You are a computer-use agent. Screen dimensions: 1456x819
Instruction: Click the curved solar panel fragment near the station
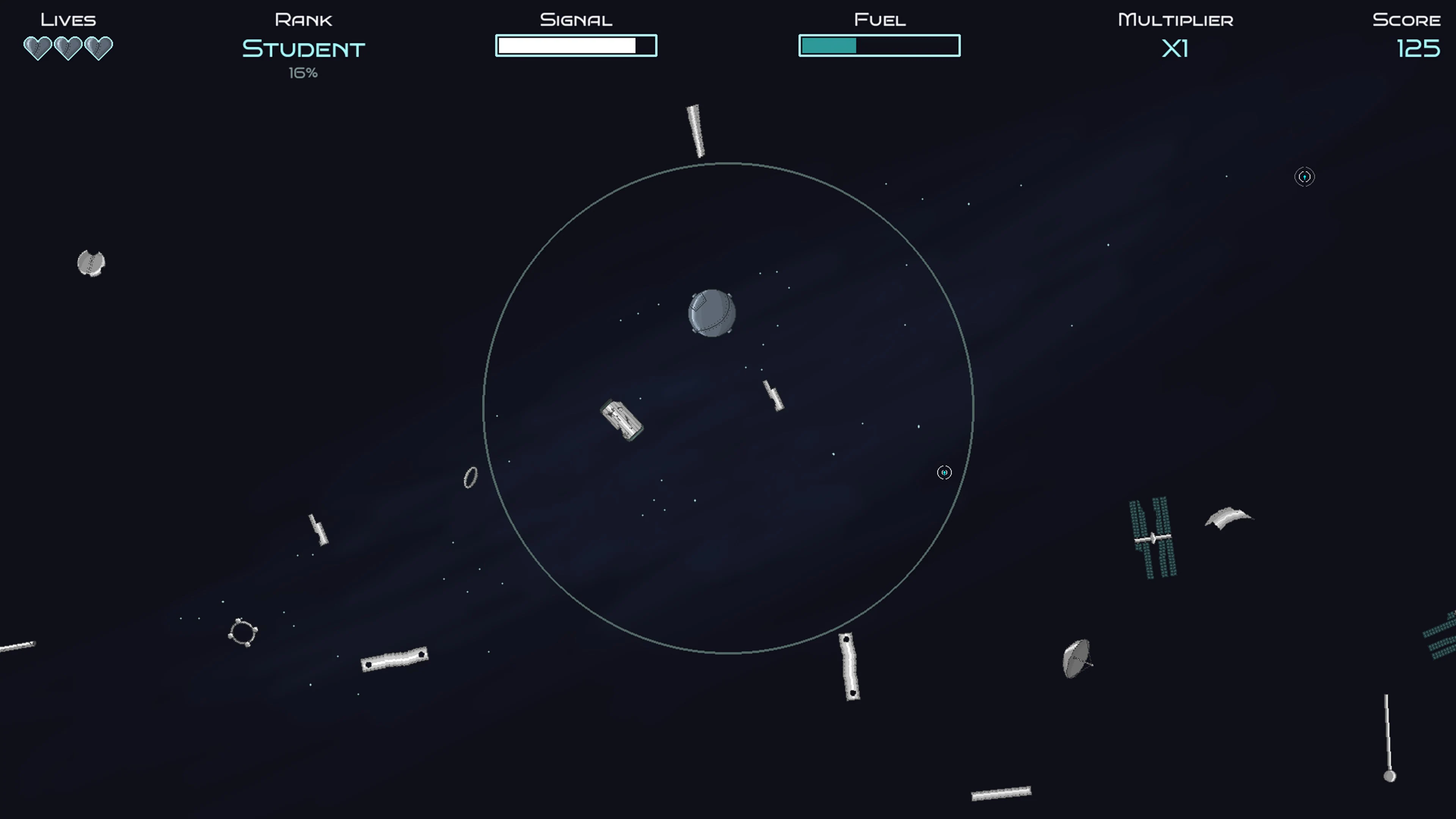pos(1229,517)
